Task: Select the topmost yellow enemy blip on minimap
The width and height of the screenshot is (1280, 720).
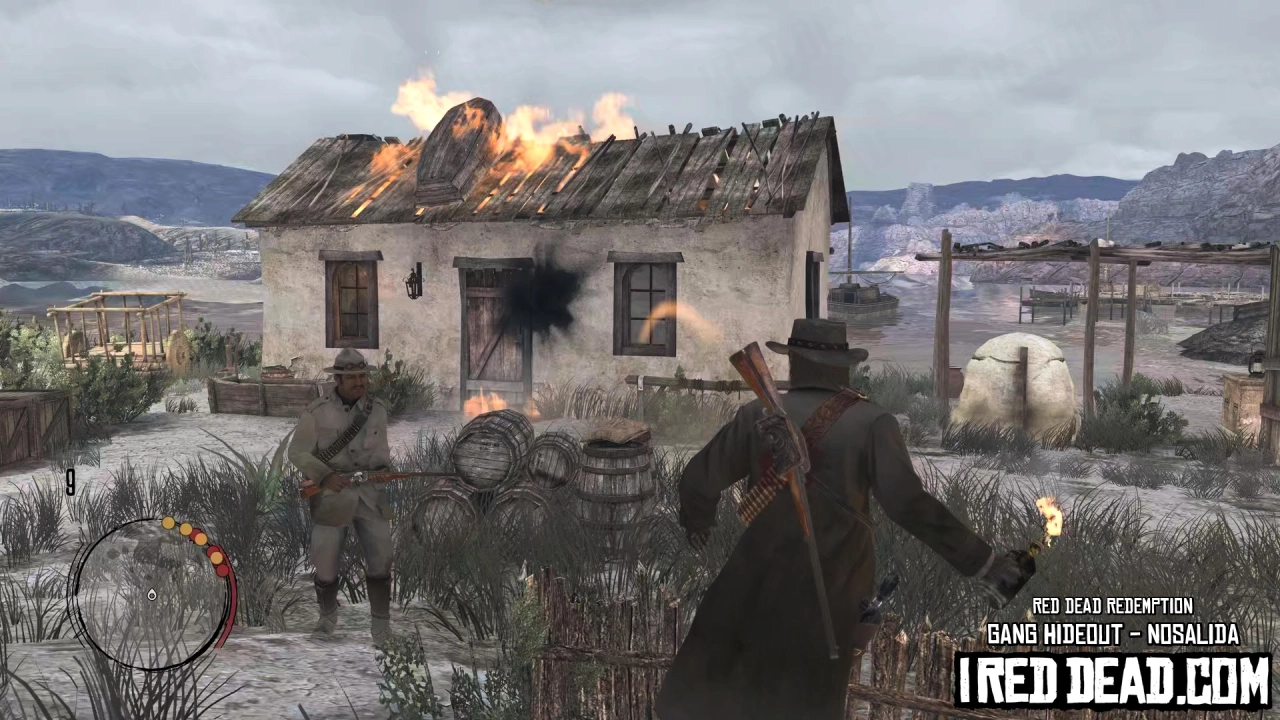Action: [168, 523]
